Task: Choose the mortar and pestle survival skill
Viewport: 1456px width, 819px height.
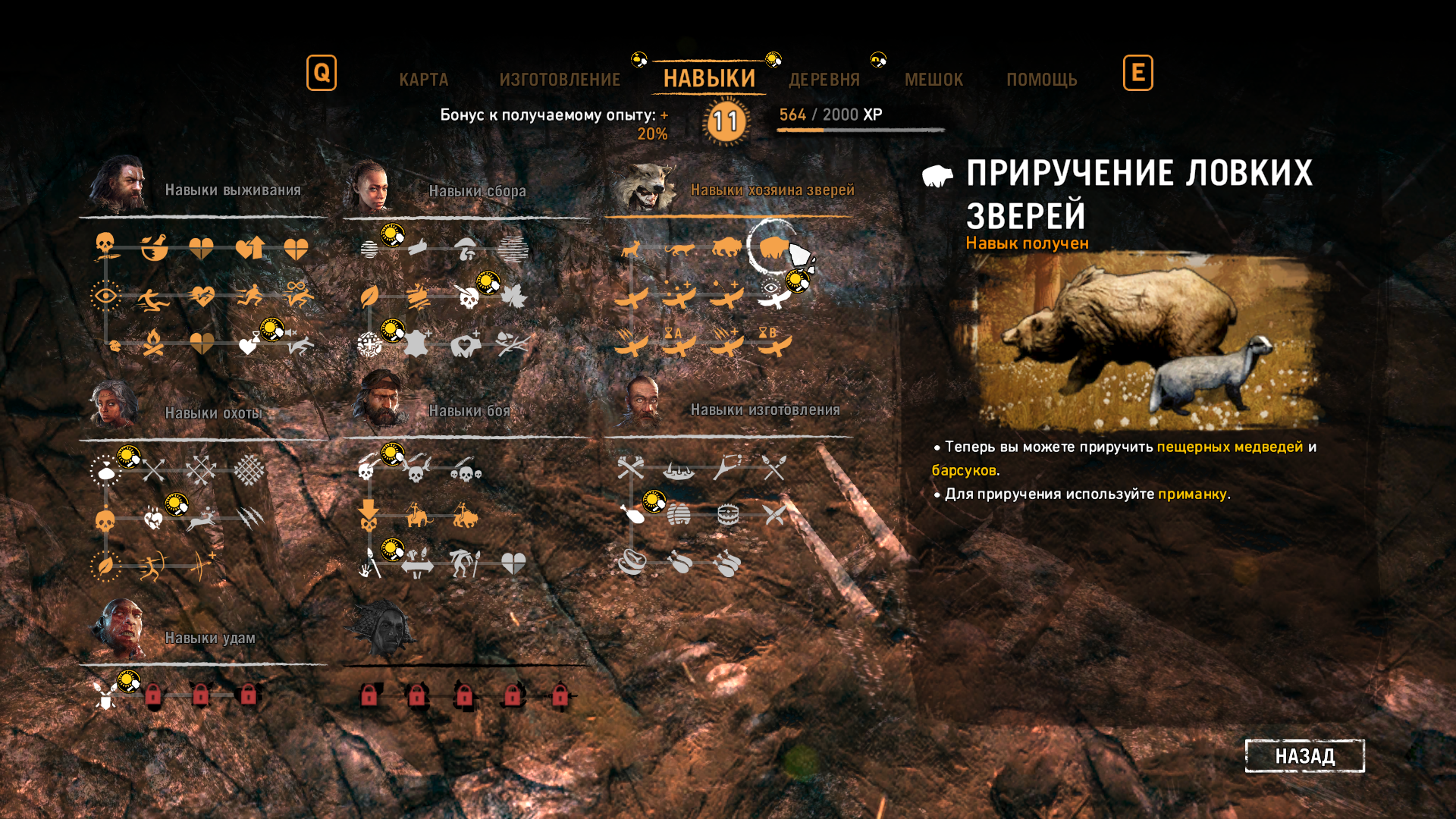Action: pyautogui.click(x=154, y=247)
